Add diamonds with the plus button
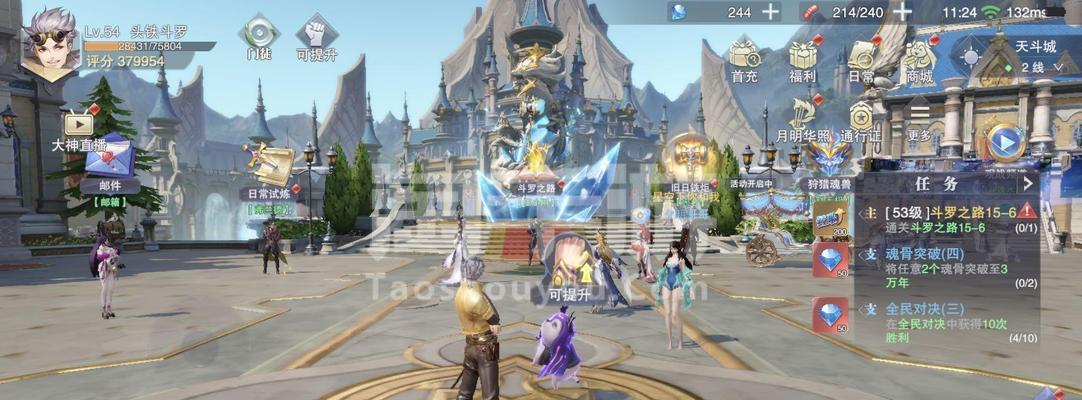This screenshot has width=1082, height=400. point(770,12)
